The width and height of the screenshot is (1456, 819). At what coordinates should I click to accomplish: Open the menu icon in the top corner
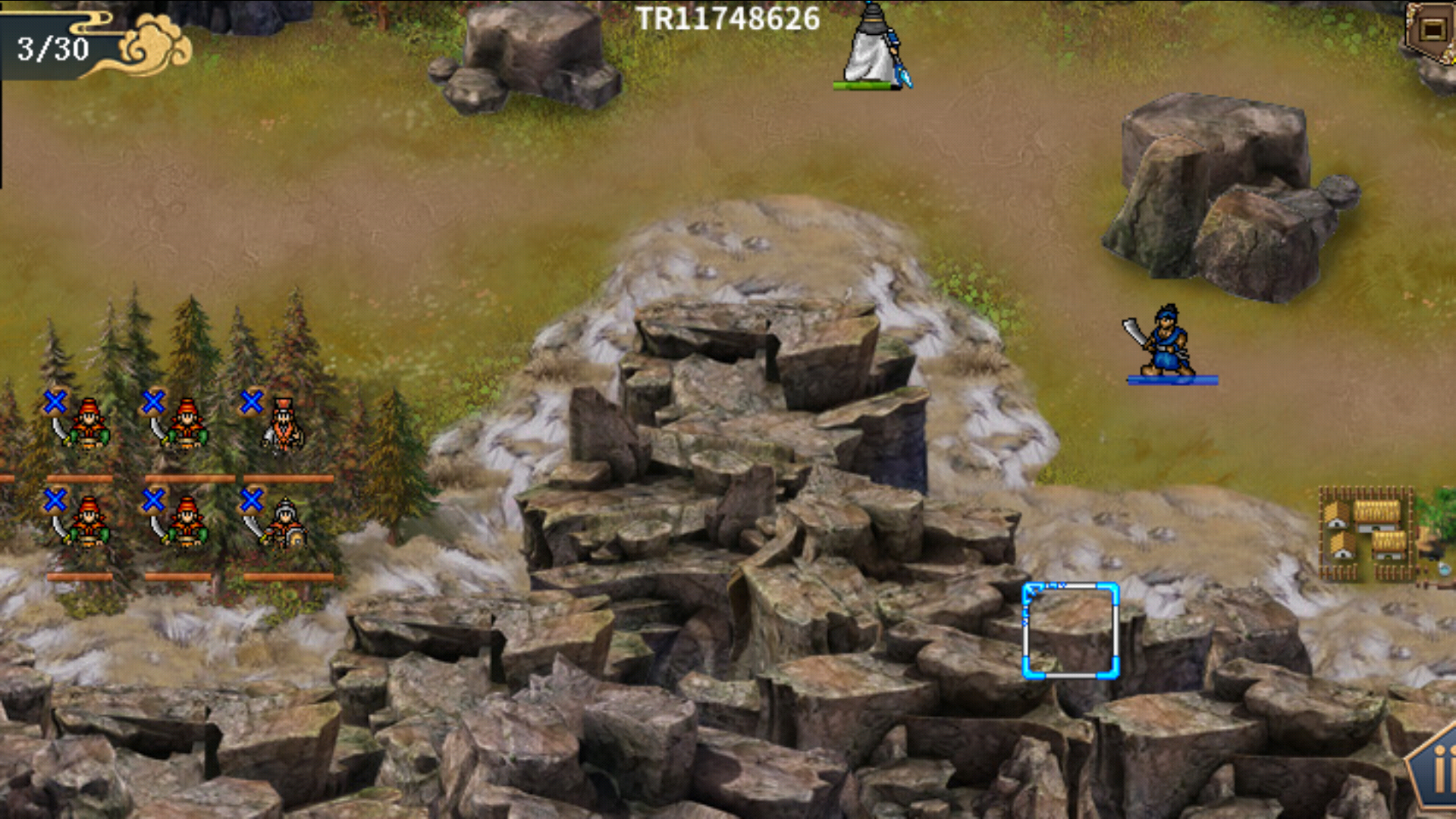coord(1431,30)
